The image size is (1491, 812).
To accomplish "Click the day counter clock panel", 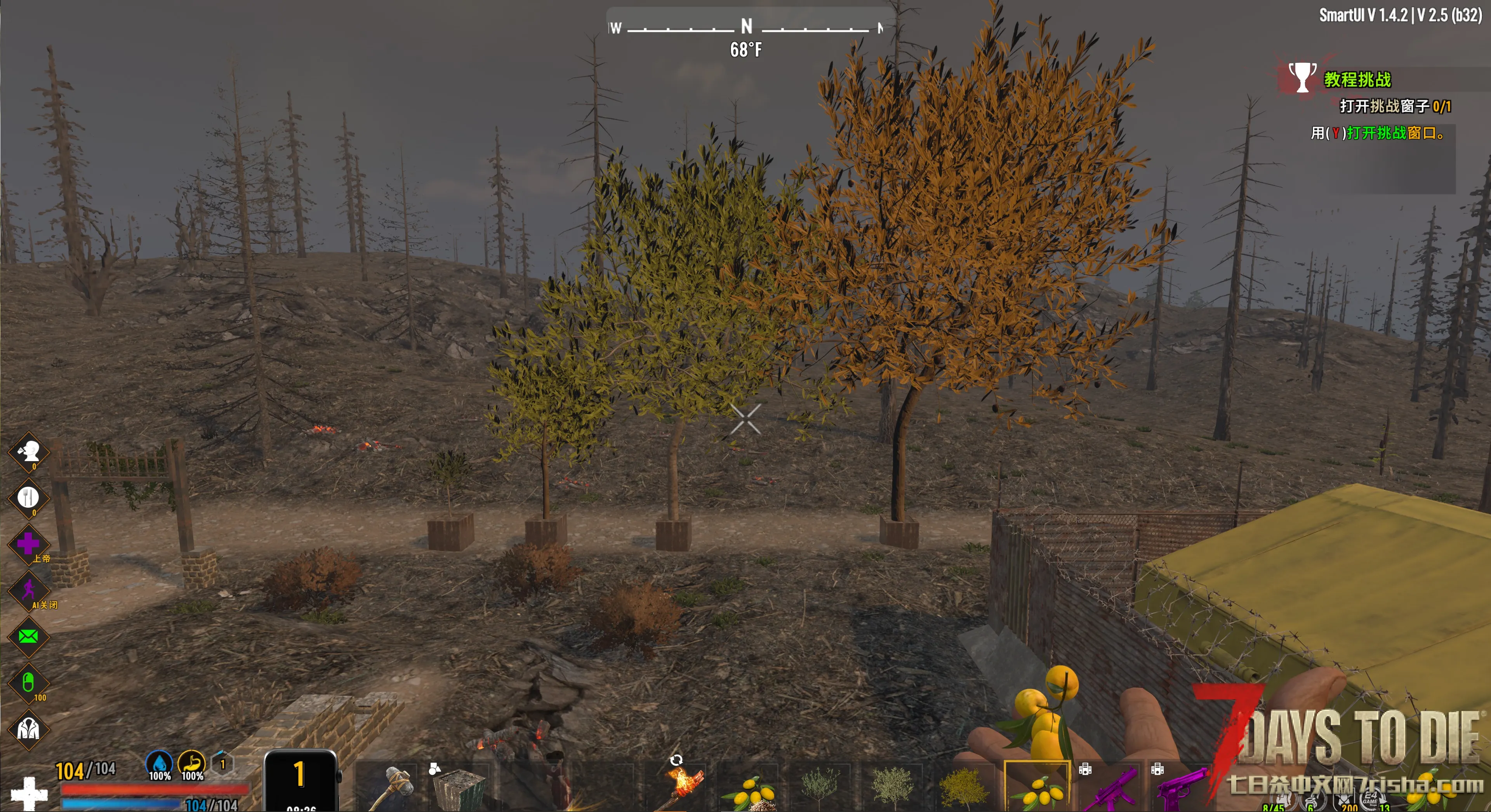I will click(x=300, y=780).
